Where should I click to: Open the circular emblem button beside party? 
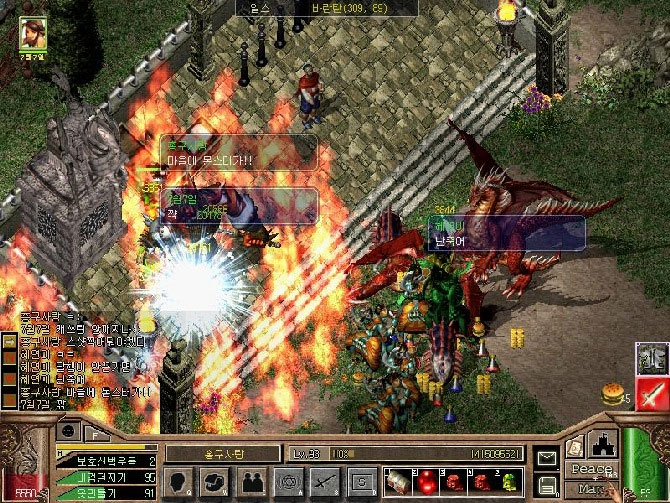pyautogui.click(x=289, y=482)
